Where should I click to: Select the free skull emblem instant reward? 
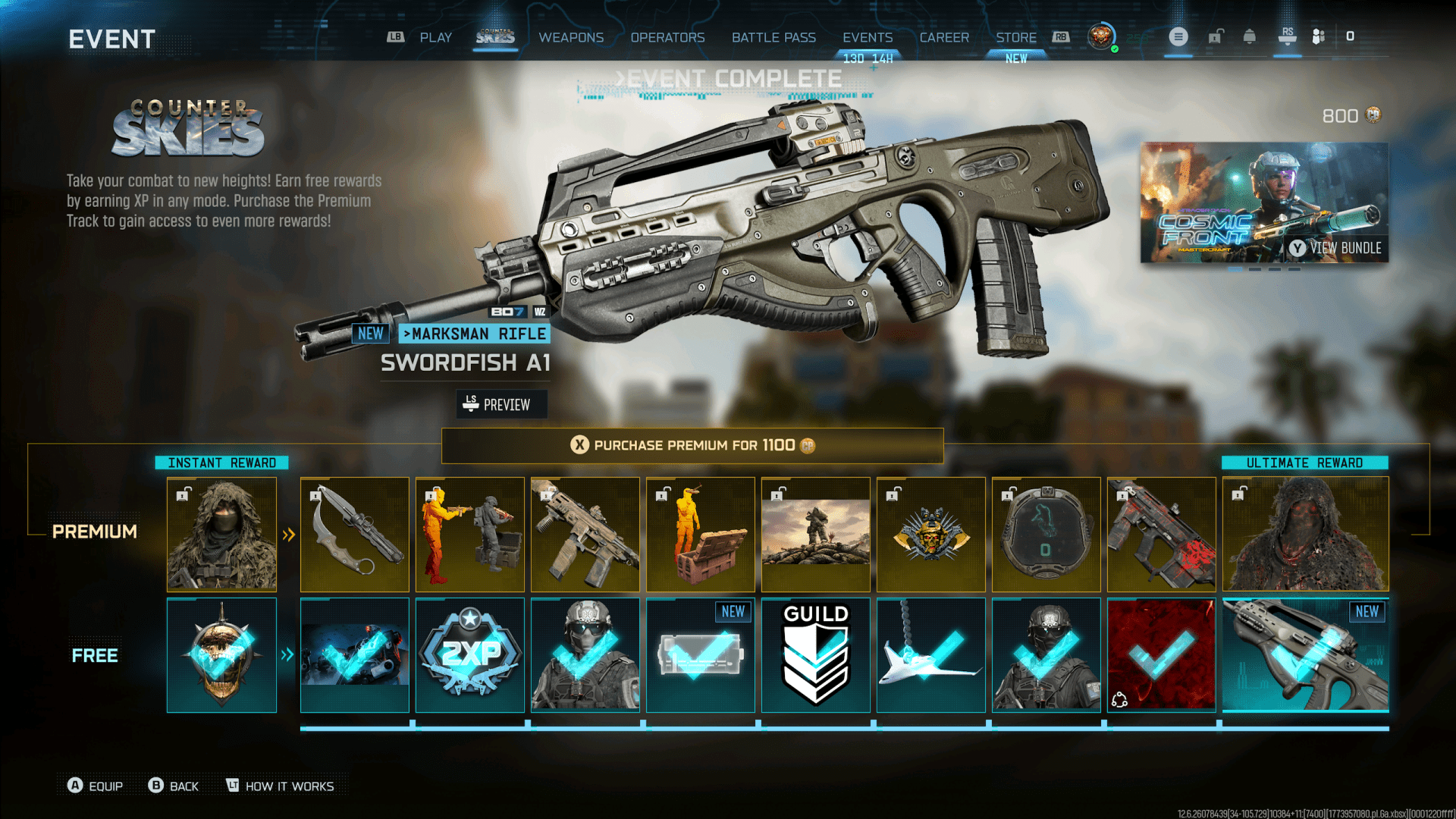coord(221,655)
